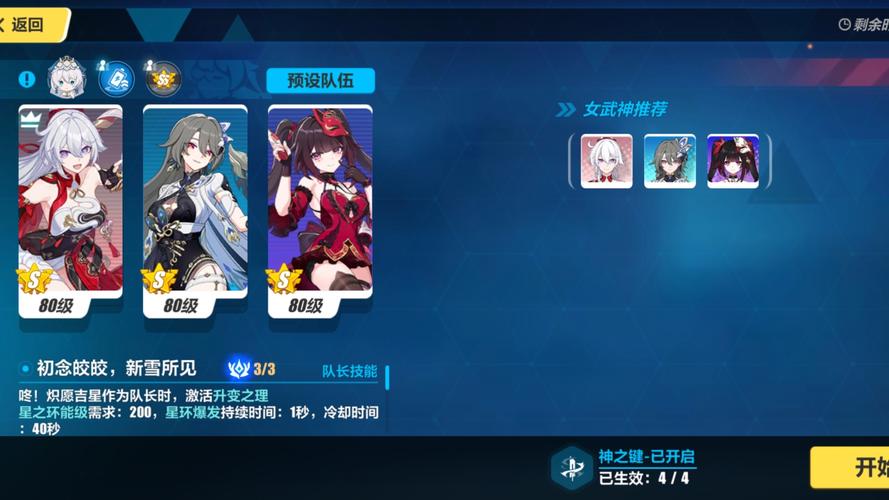Click the leader skill 3/3 rank badge
The image size is (889, 500).
pyautogui.click(x=252, y=369)
